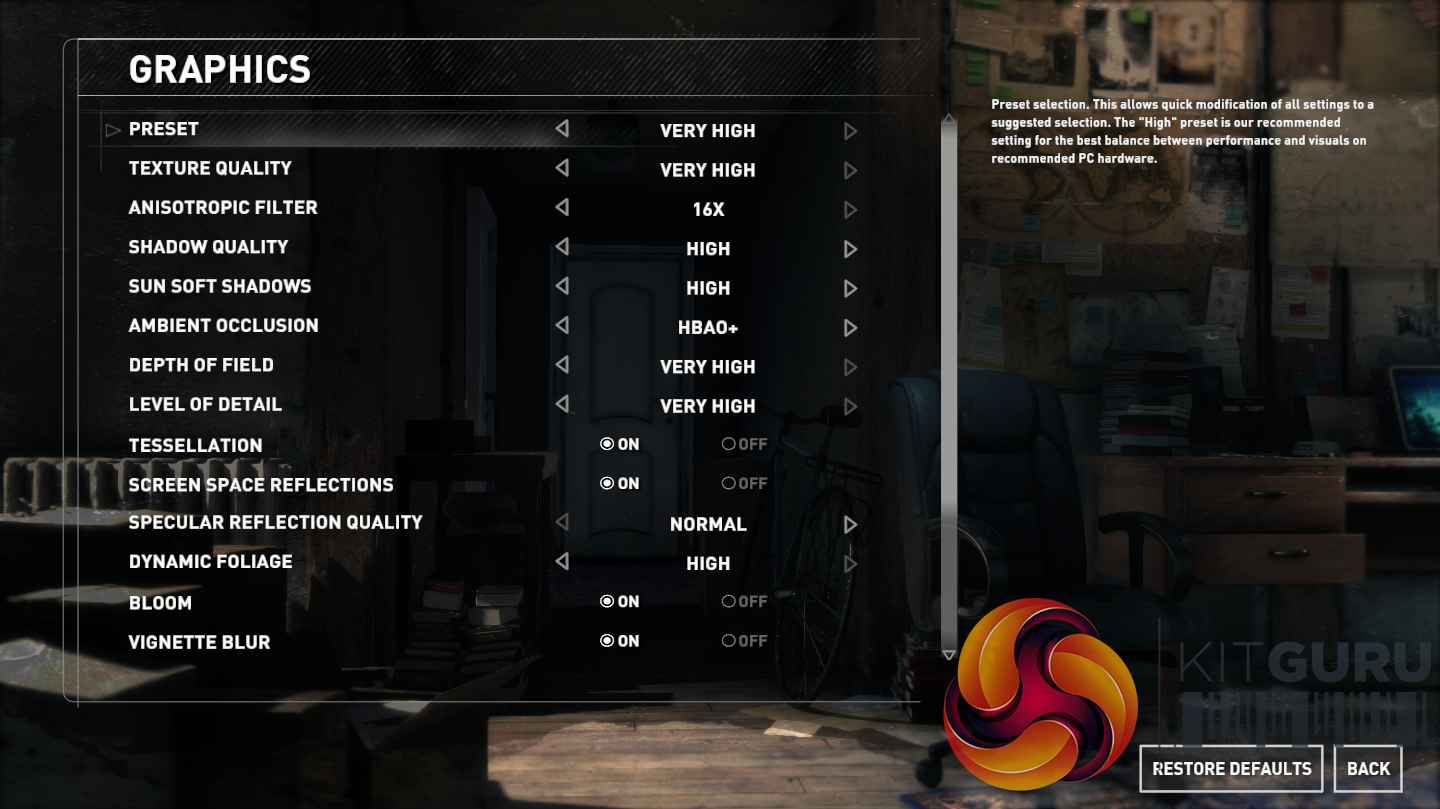
Task: Lower Dynamic Foliage using left arrow
Action: [562, 561]
